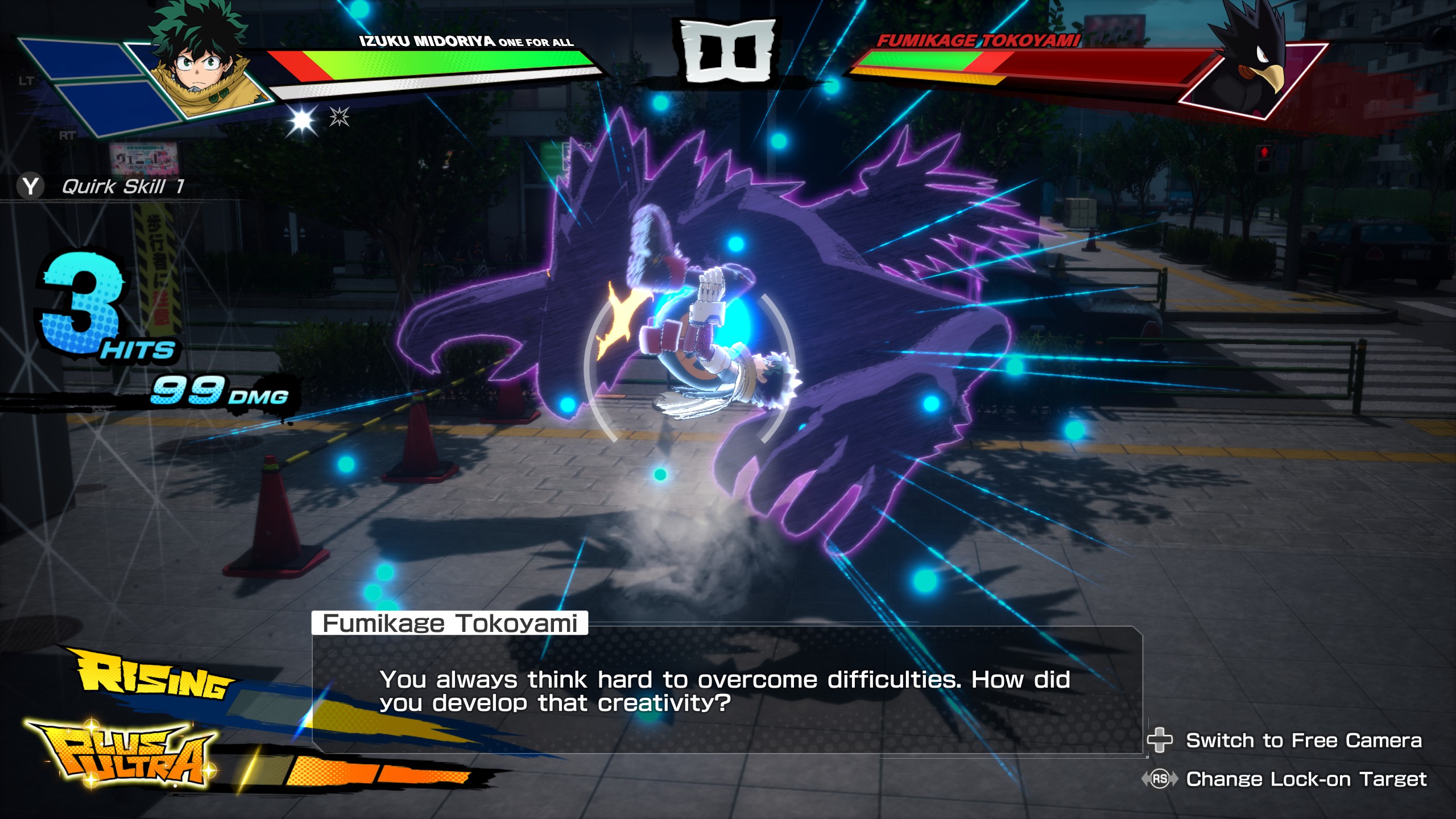1456x819 pixels.
Task: Choose the Change Lock-on Target option
Action: (x=1305, y=779)
